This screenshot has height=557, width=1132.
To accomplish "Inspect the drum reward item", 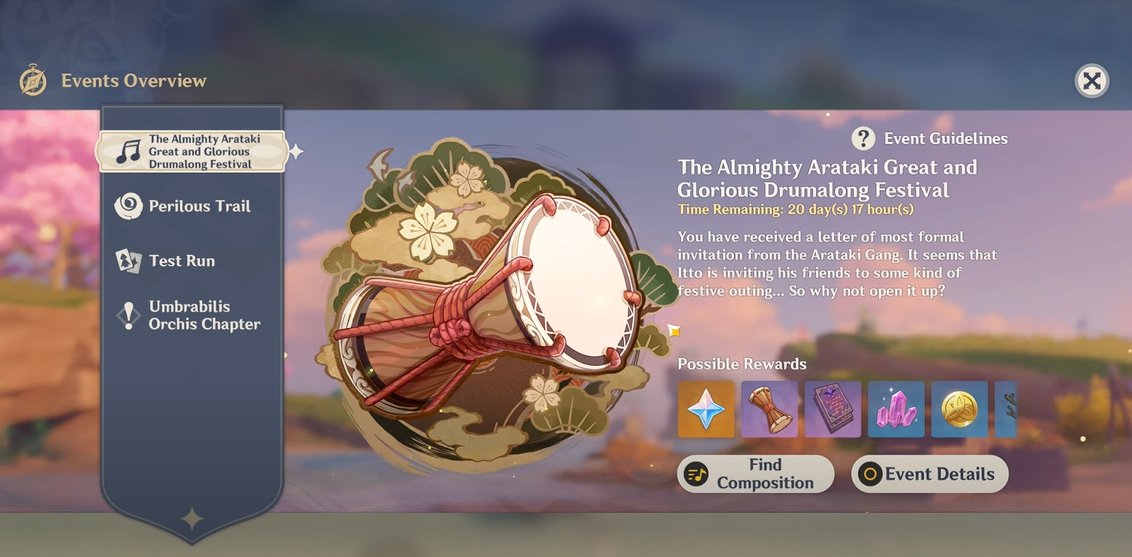I will click(x=769, y=409).
